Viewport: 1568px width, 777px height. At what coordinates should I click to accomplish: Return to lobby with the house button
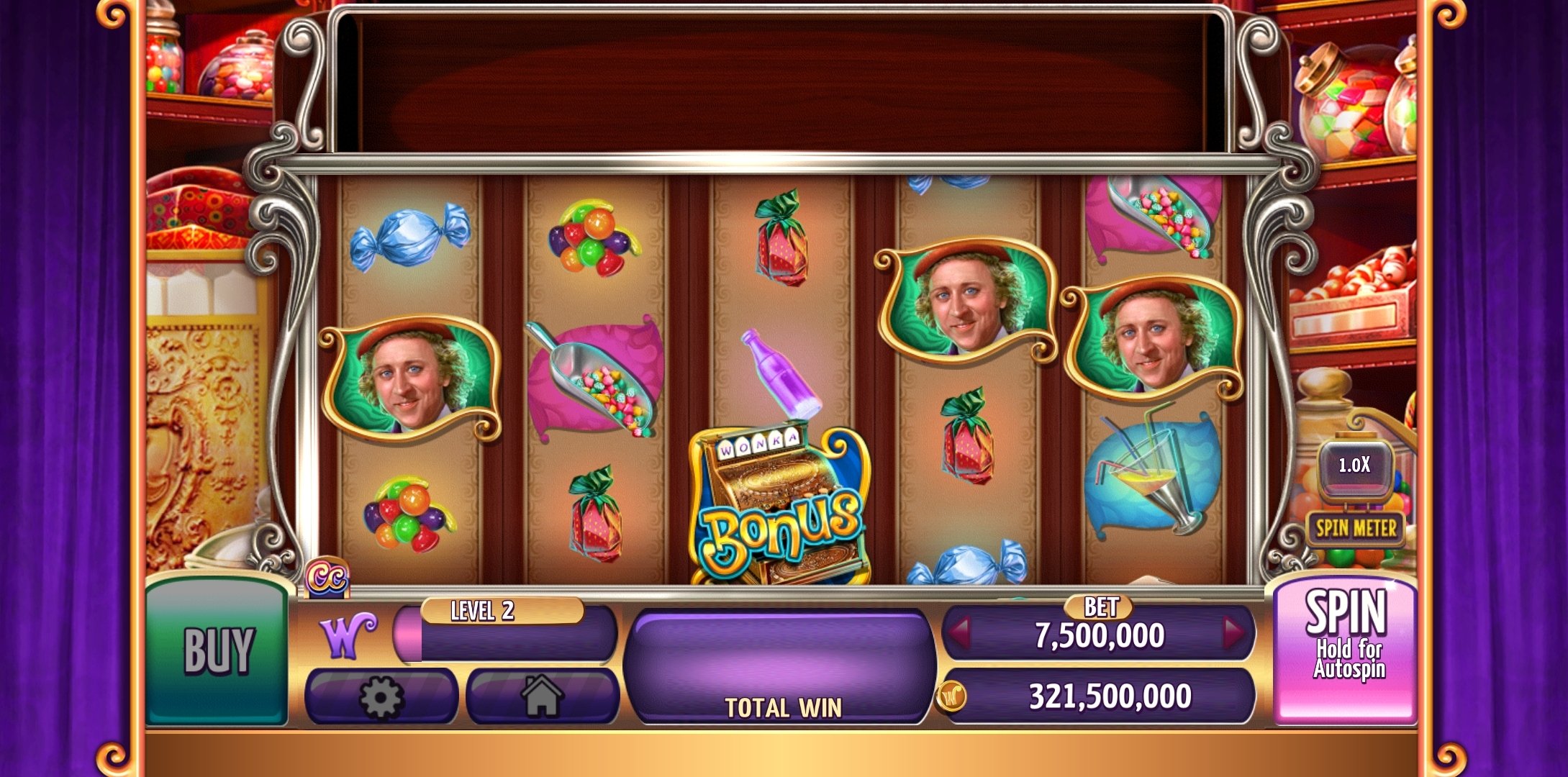click(542, 696)
